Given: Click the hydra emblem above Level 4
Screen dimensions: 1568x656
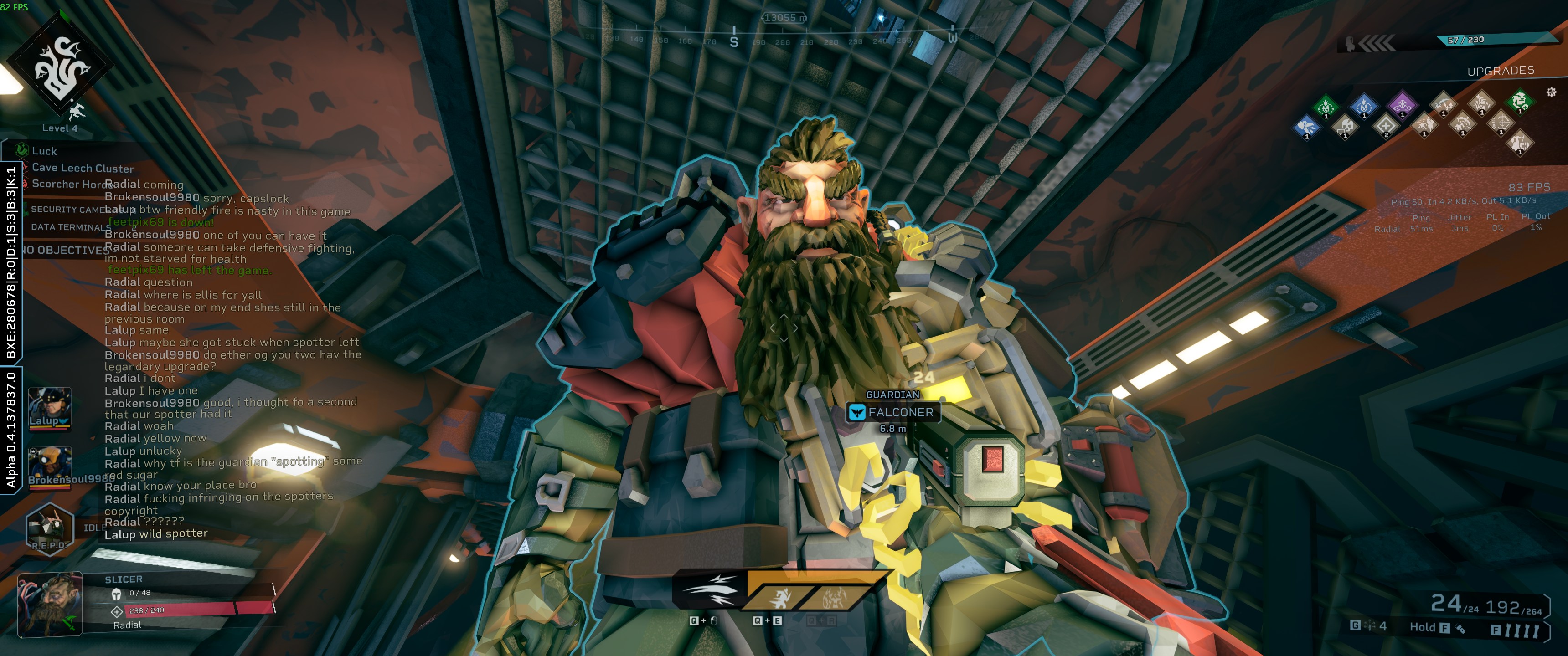Looking at the screenshot, I should [59, 66].
